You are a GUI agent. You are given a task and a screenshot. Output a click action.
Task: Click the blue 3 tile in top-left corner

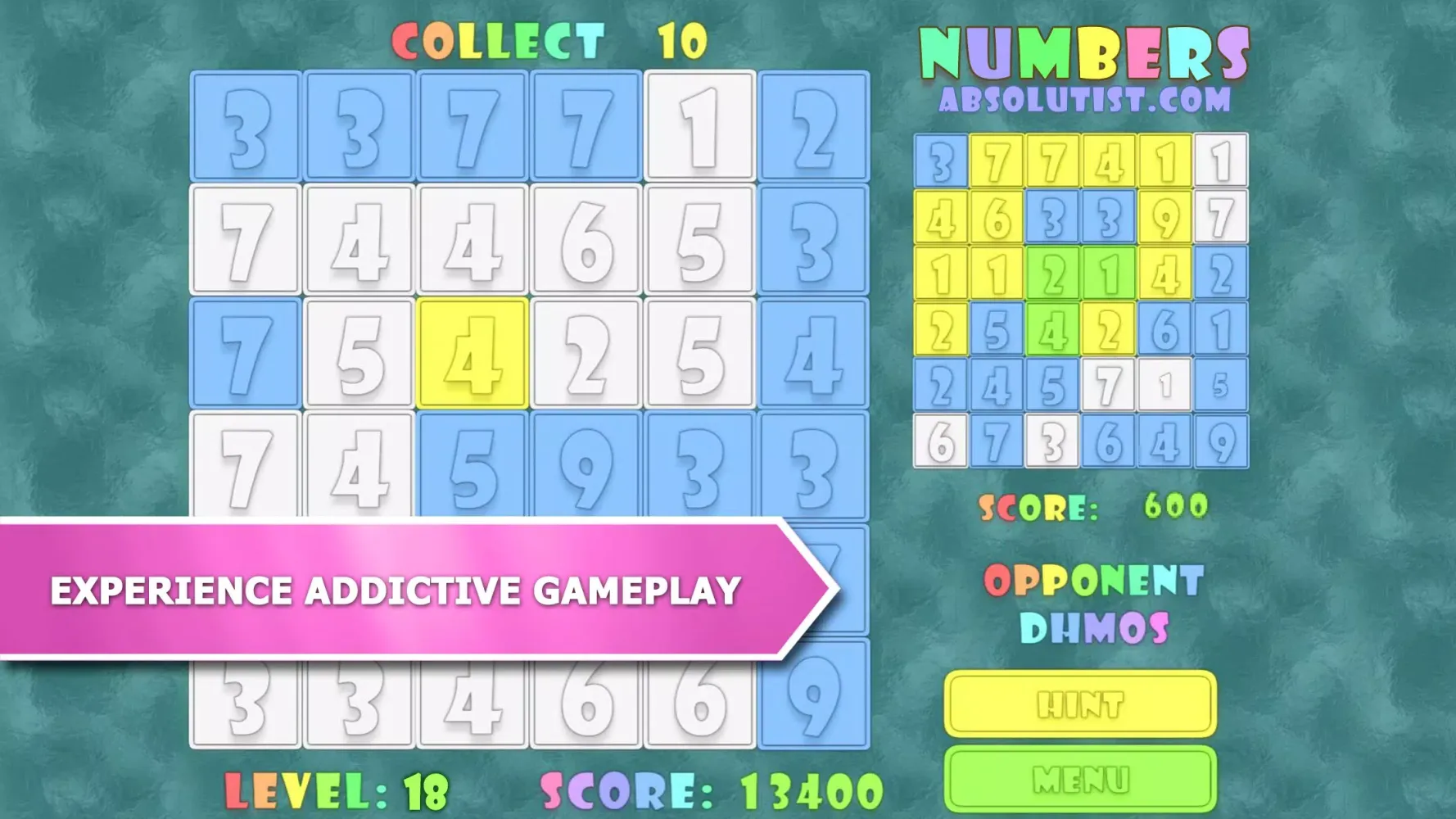pyautogui.click(x=244, y=127)
